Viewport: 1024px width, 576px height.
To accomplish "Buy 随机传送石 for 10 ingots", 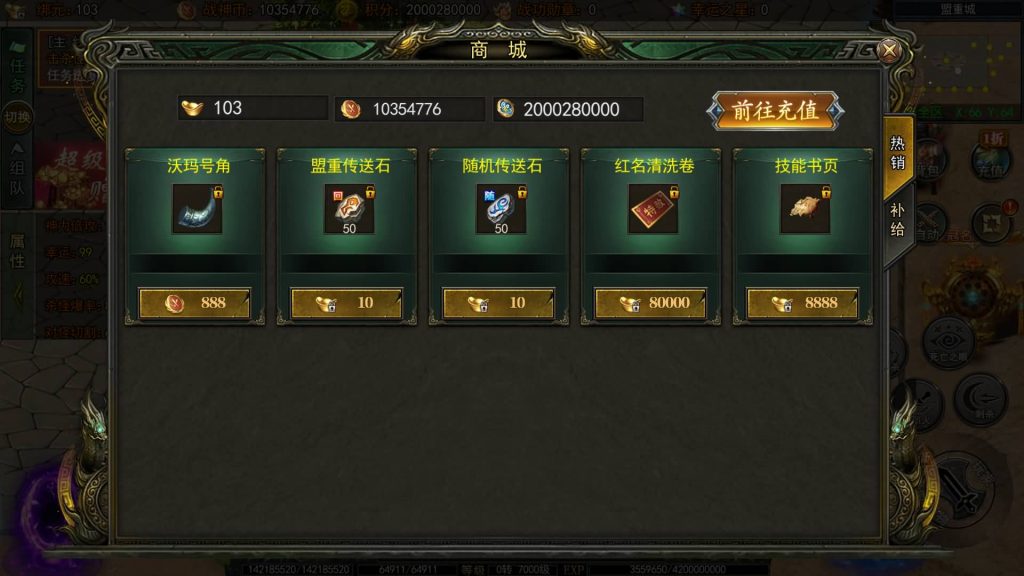I will pos(499,303).
